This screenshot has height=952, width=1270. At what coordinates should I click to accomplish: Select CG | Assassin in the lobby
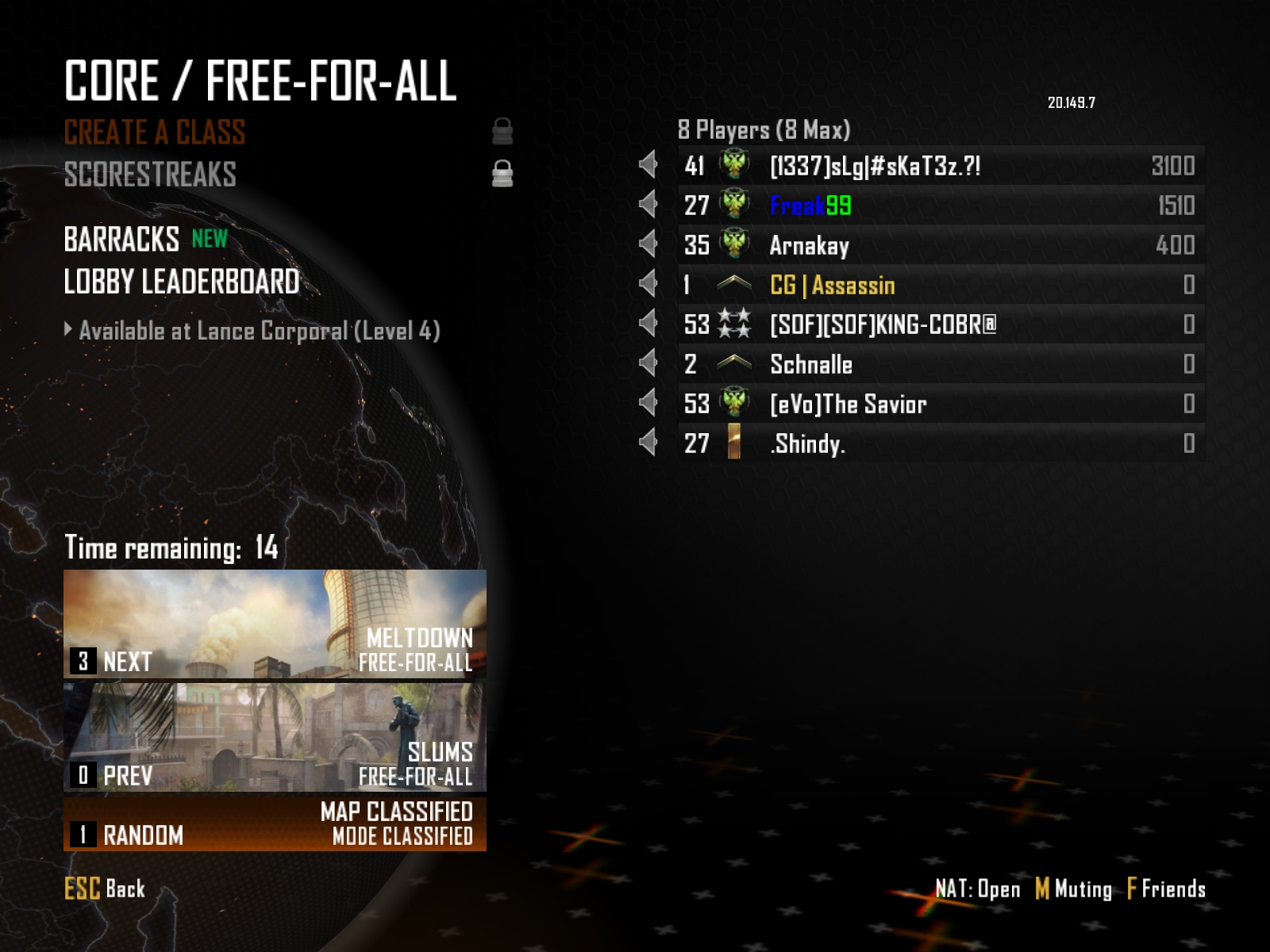pos(941,285)
